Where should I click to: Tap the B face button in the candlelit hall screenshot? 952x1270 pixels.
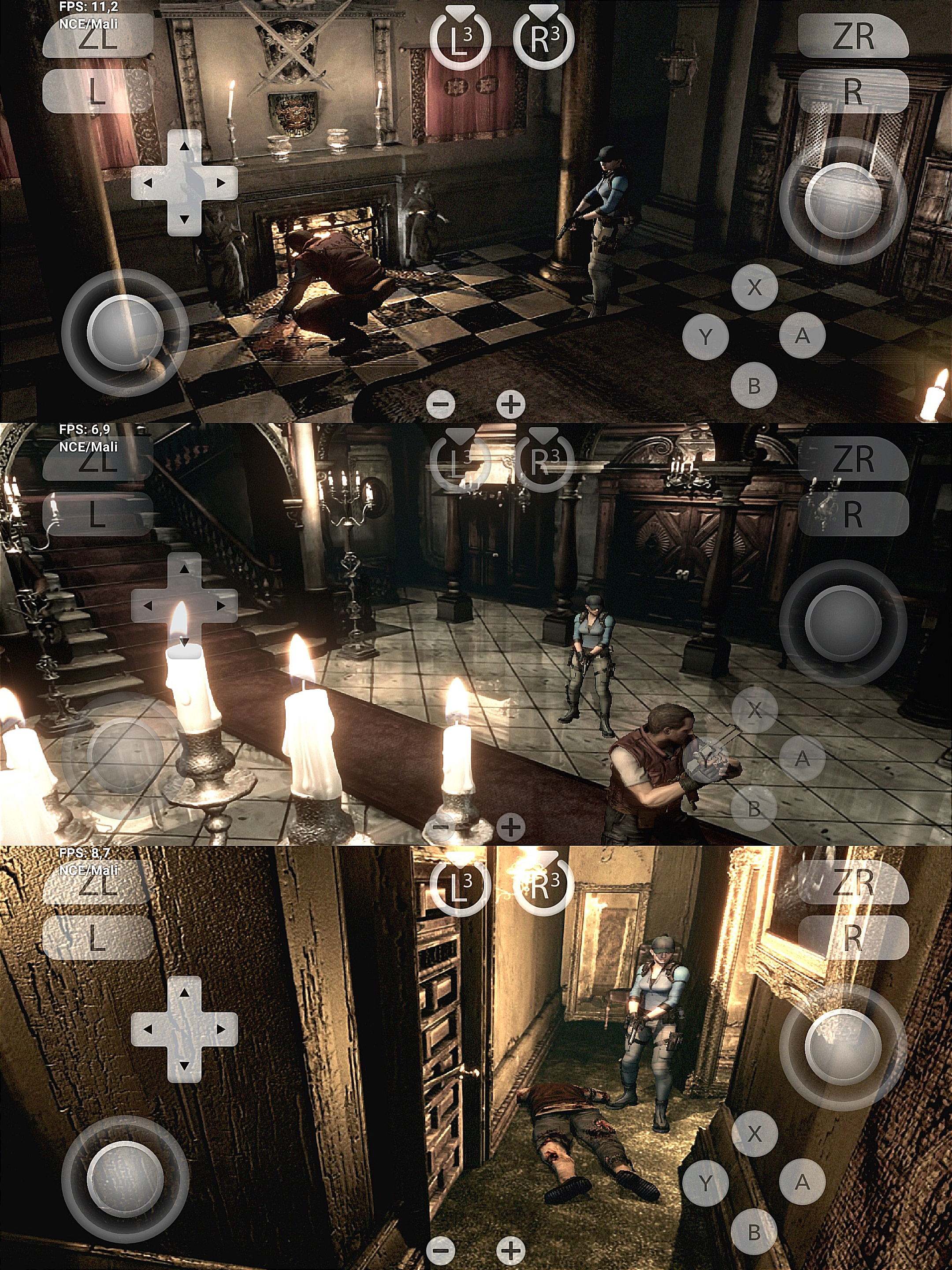pyautogui.click(x=754, y=809)
